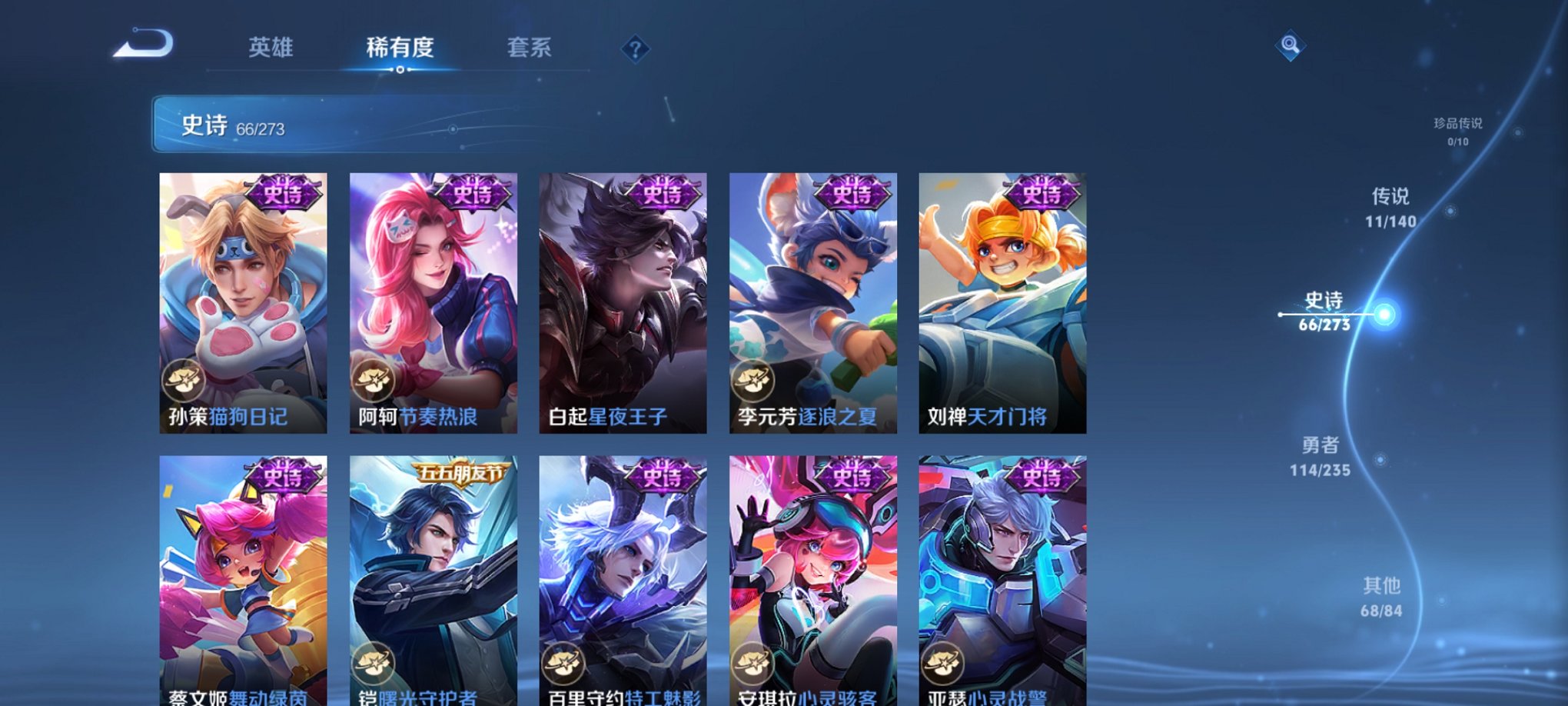Switch to the 英雄 tab
This screenshot has width=1568, height=706.
pos(271,48)
